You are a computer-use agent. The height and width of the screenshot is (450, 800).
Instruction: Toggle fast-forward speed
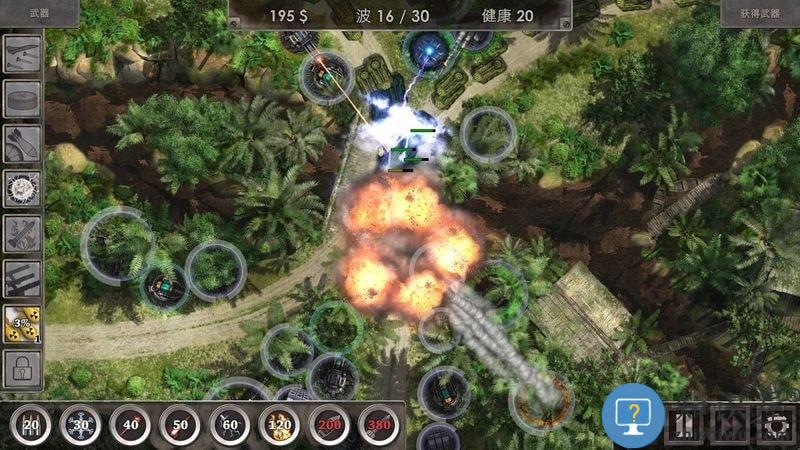click(x=732, y=425)
